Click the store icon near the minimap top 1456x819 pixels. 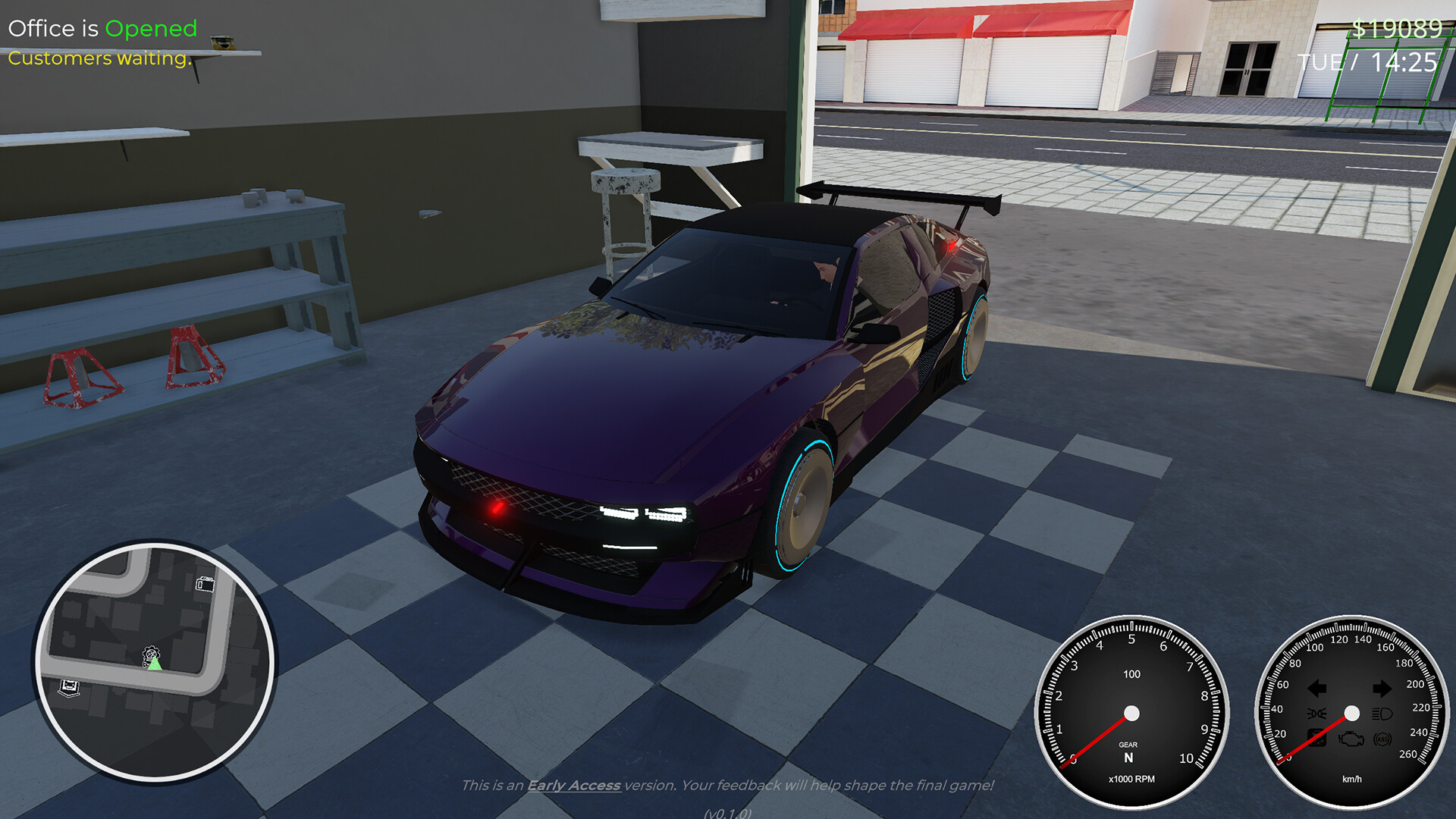tap(206, 584)
